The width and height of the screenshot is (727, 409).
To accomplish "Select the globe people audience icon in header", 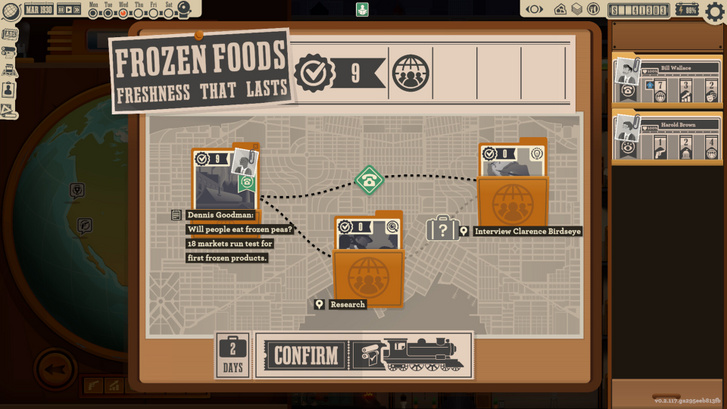I will coord(410,73).
